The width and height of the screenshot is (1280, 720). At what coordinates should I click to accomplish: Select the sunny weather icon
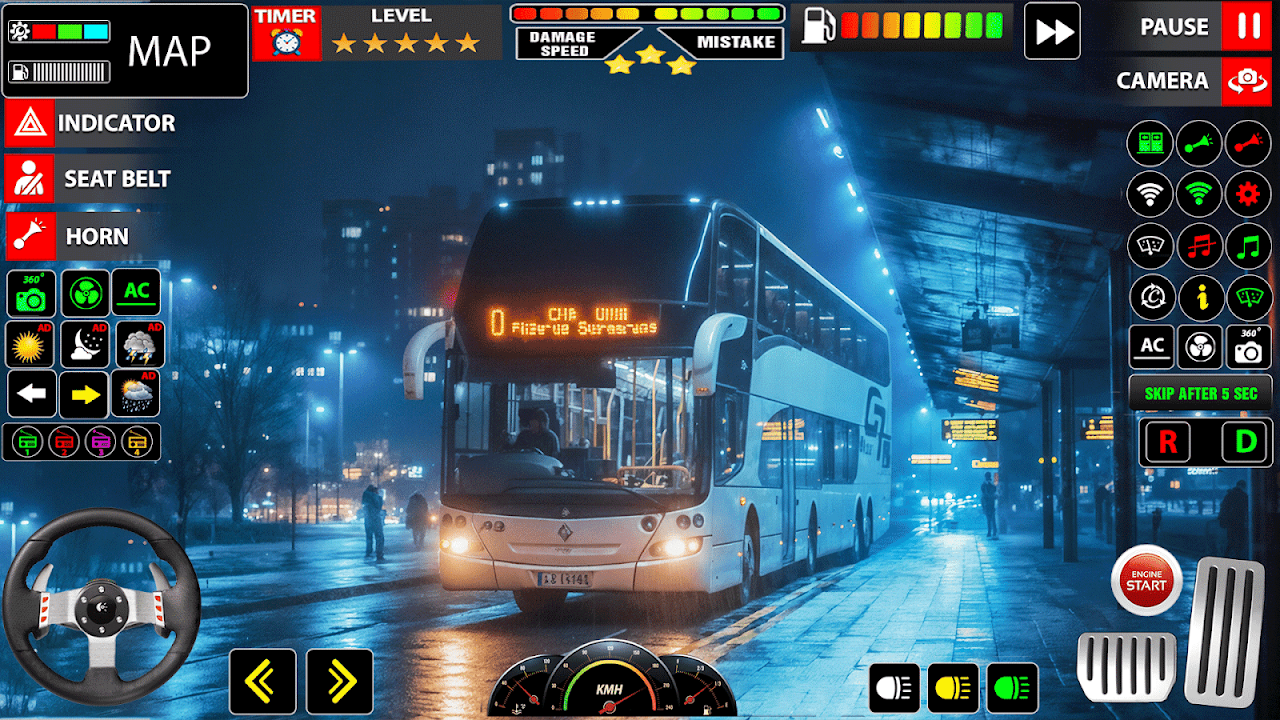tap(31, 345)
